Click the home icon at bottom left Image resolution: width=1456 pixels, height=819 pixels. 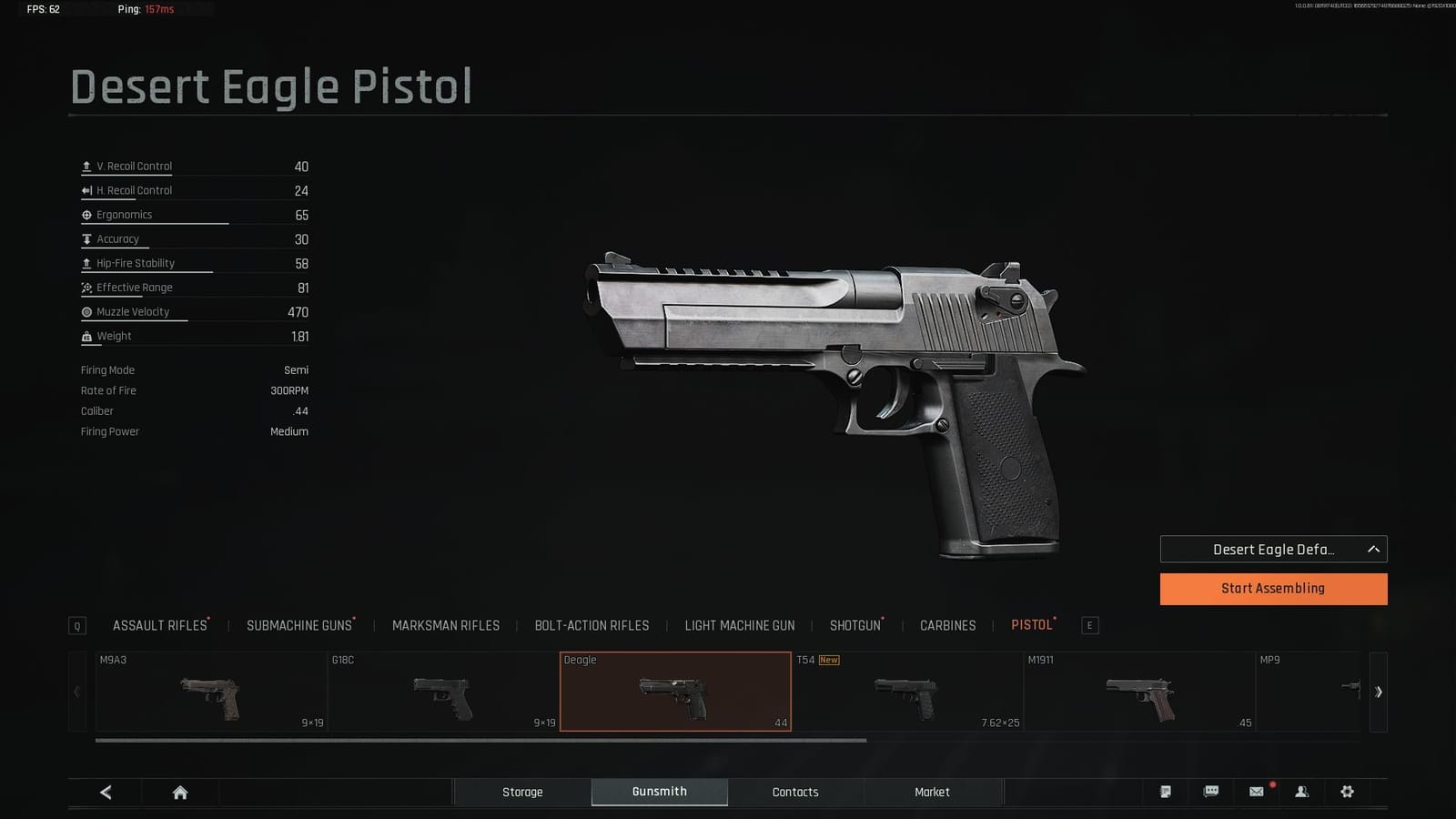pos(178,791)
